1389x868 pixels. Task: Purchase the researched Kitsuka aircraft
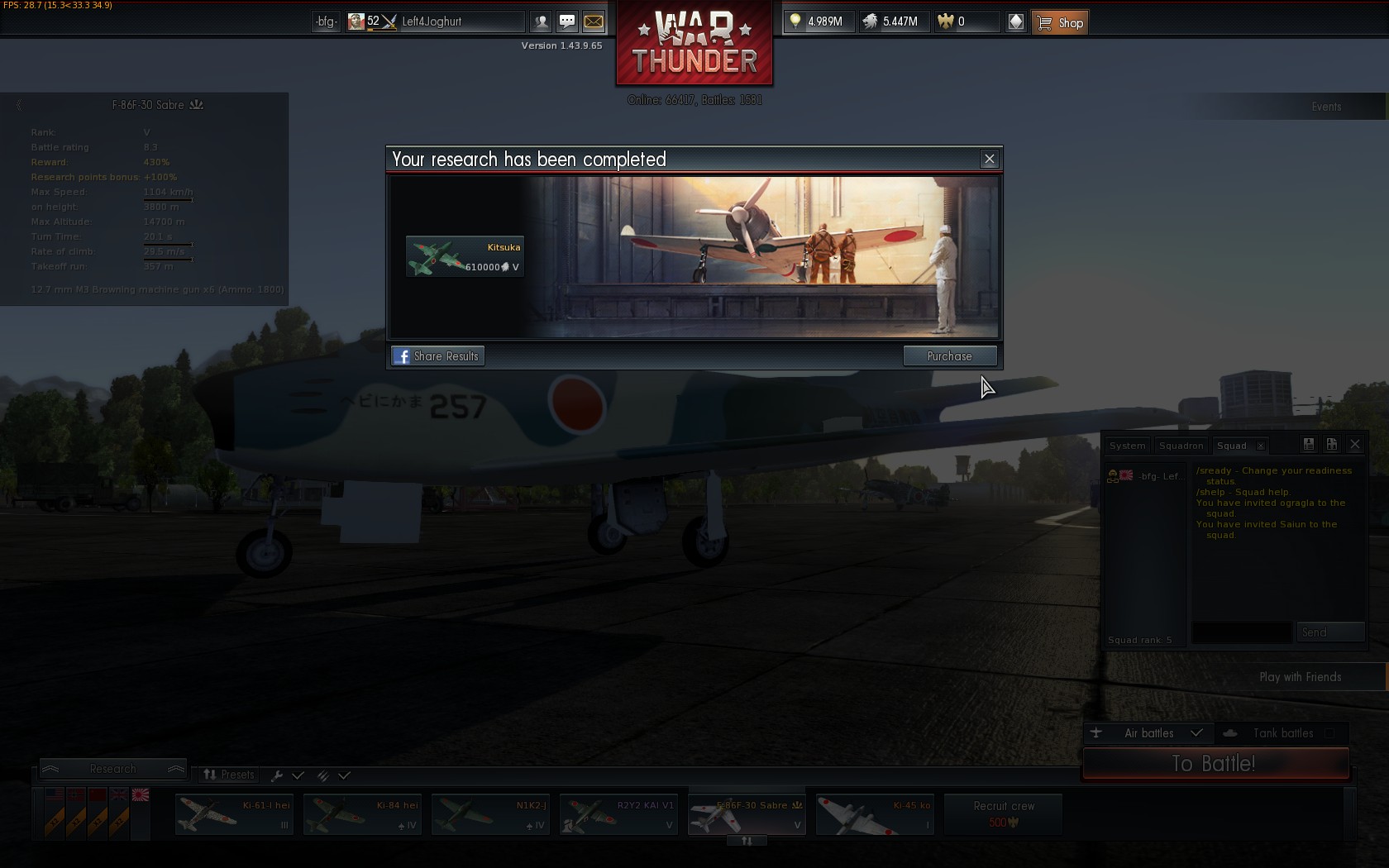[x=949, y=356]
